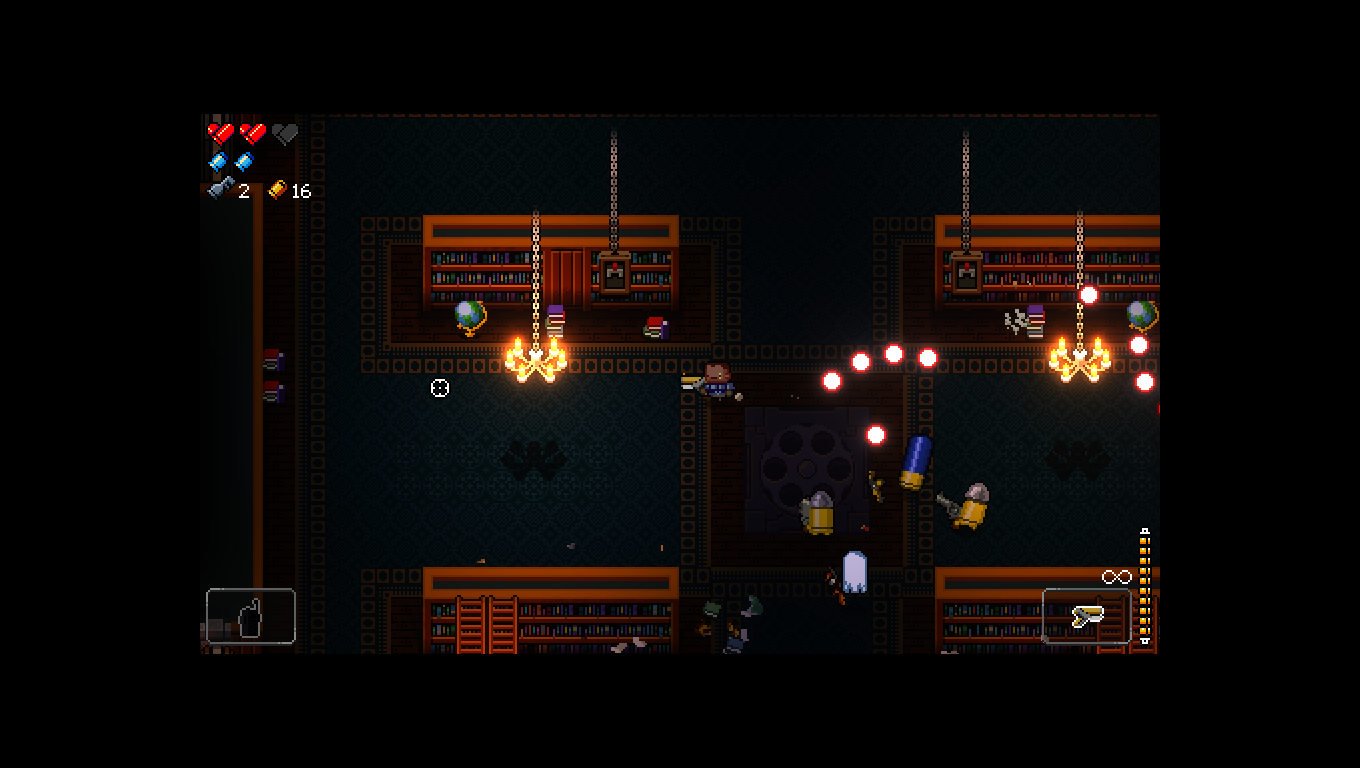Click the equipped gun slot
Image resolution: width=1360 pixels, height=768 pixels.
pos(1086,616)
